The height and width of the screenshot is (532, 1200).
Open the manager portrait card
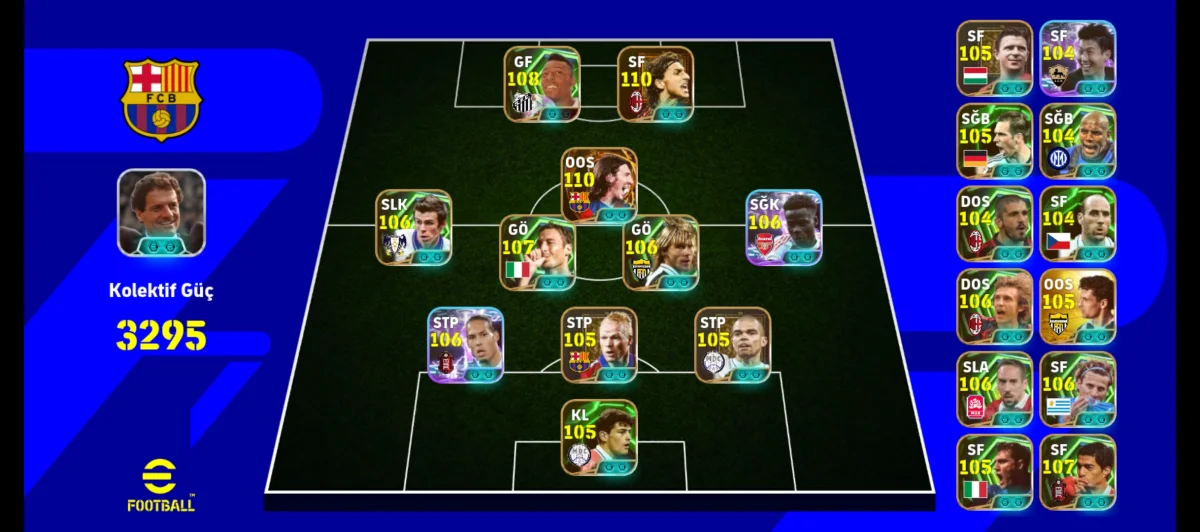pyautogui.click(x=161, y=212)
